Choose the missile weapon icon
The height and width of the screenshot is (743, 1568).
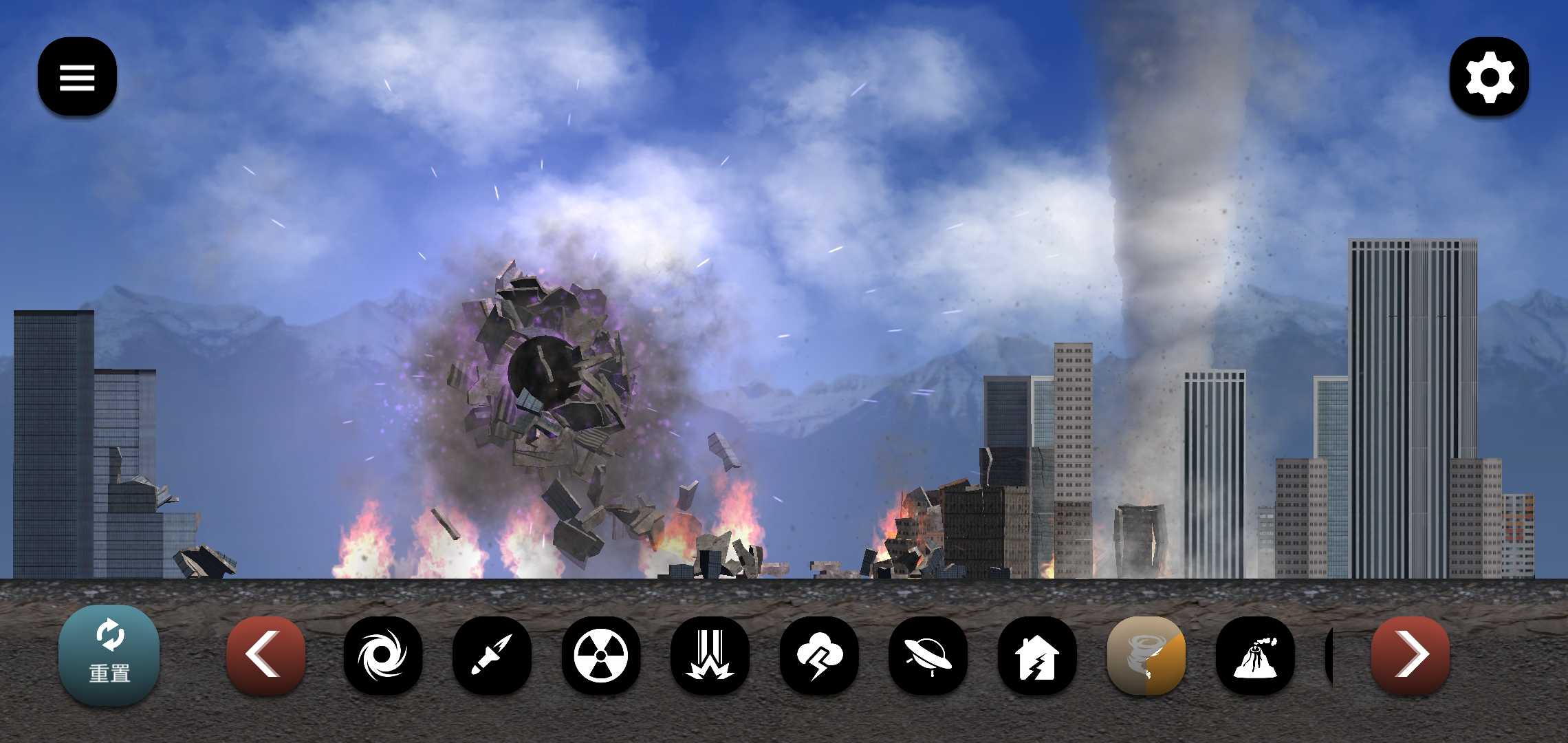click(492, 654)
